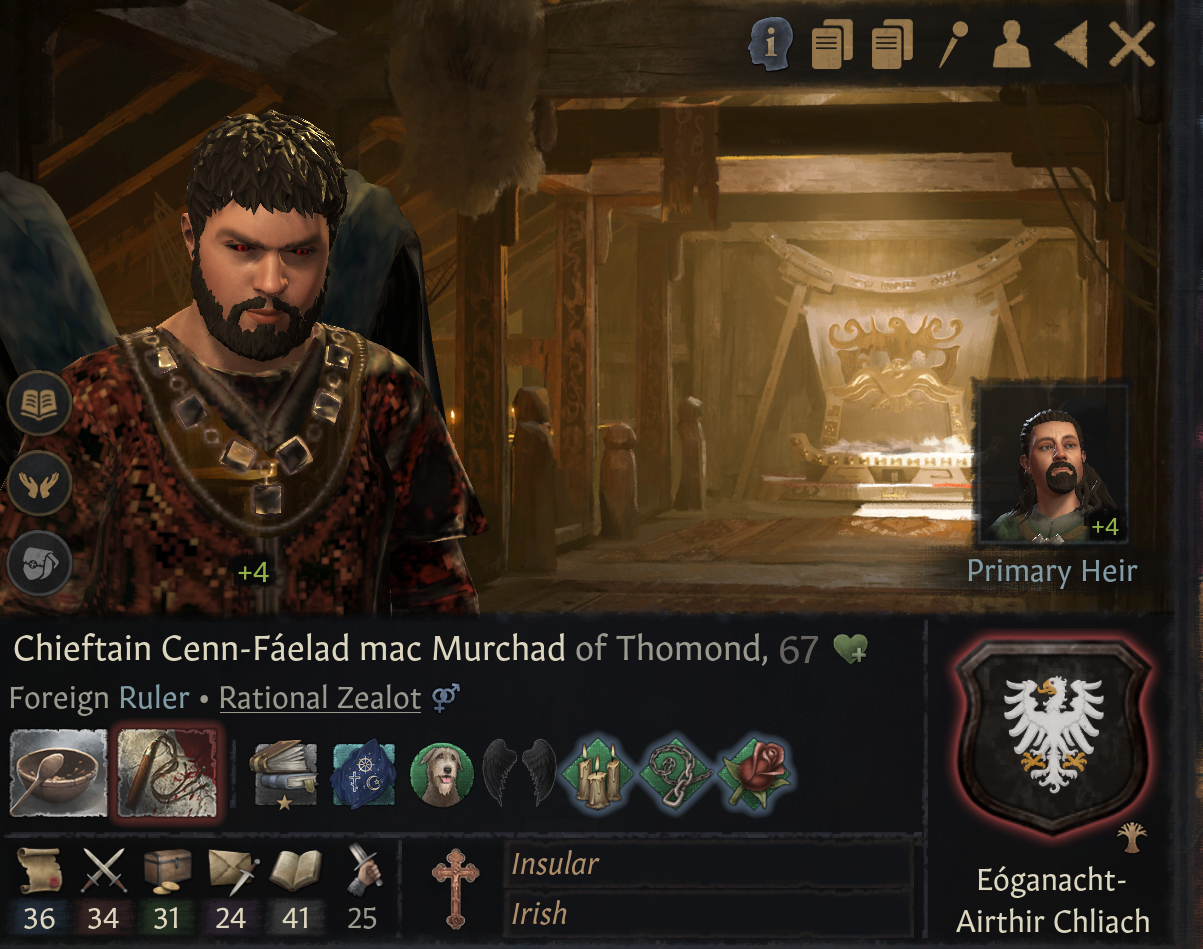Screen dimensions: 1203x949
Task: Select the dog trait icon
Action: (x=441, y=774)
